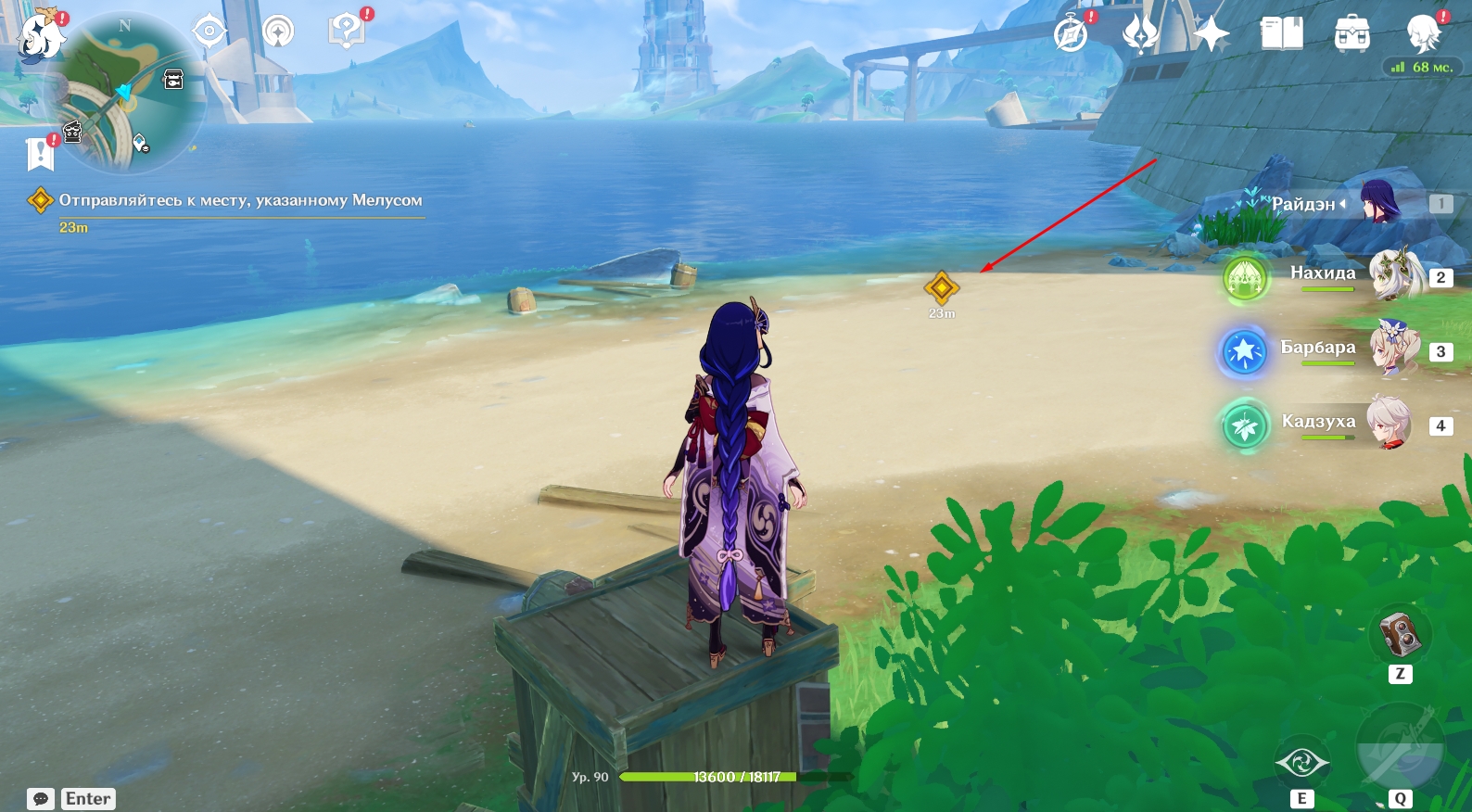The width and height of the screenshot is (1472, 812).
Task: Activate the Elemental Skill eye icon
Action: [1301, 763]
